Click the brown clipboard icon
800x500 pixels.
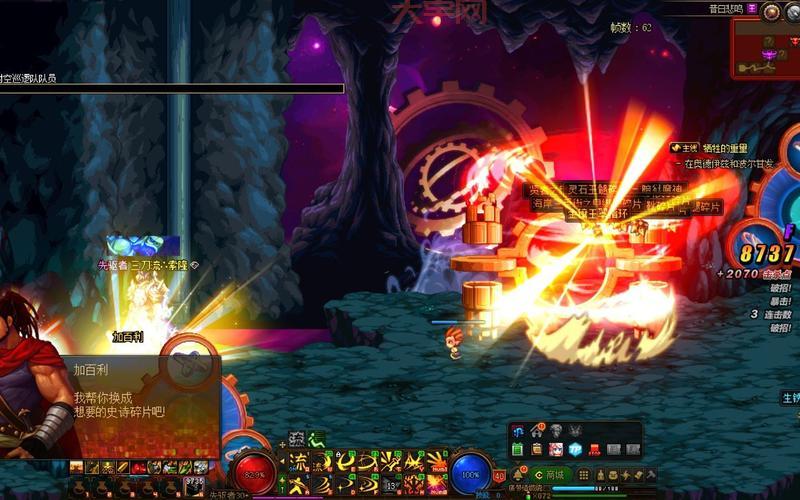point(536,450)
